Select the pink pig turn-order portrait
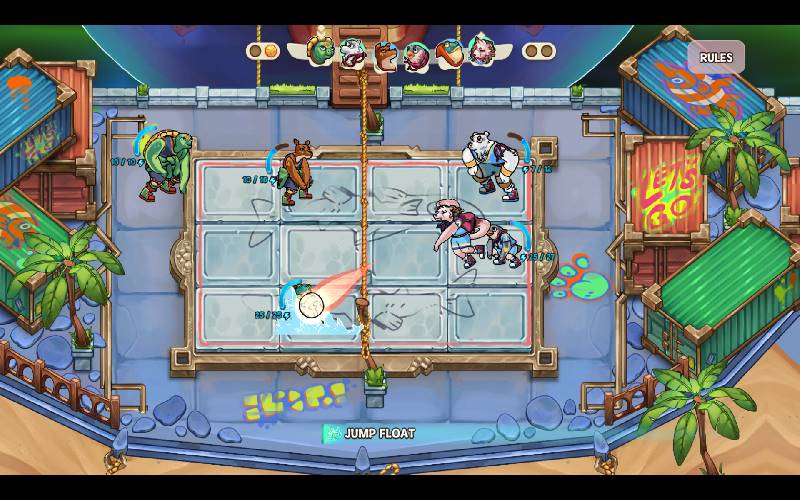The image size is (800, 500). tap(481, 49)
